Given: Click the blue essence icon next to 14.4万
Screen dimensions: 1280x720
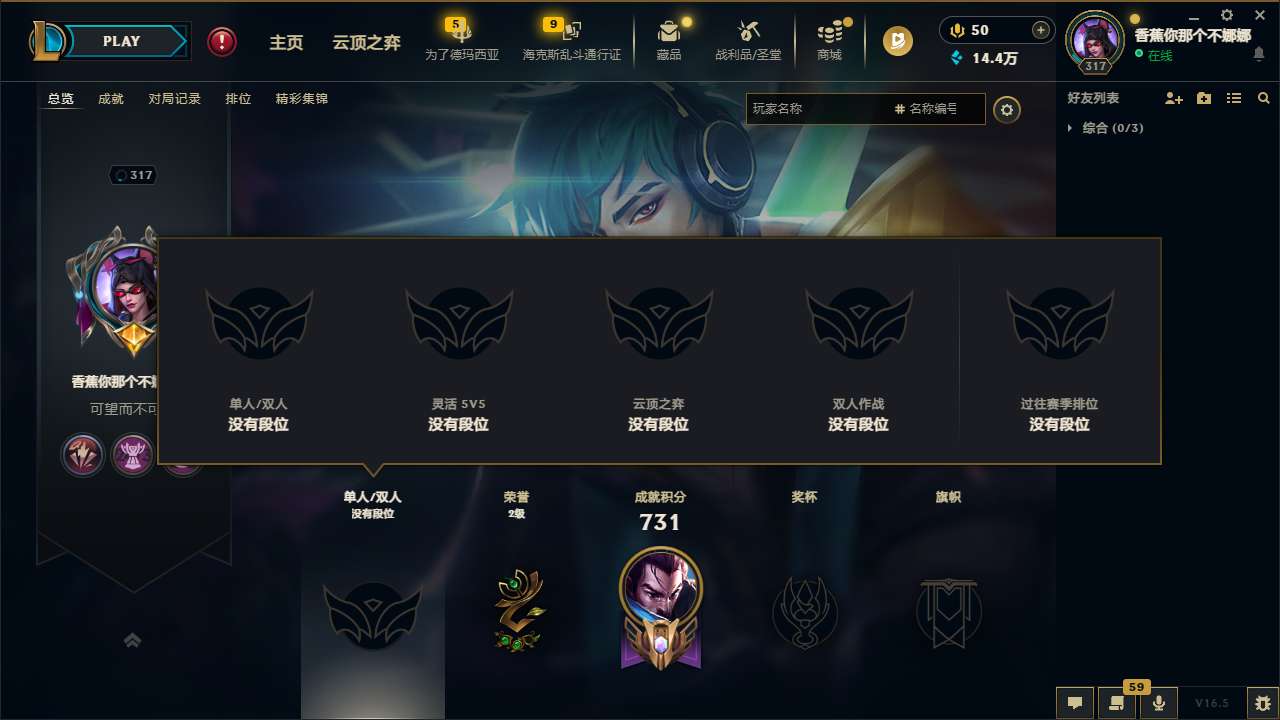Looking at the screenshot, I should [x=955, y=58].
